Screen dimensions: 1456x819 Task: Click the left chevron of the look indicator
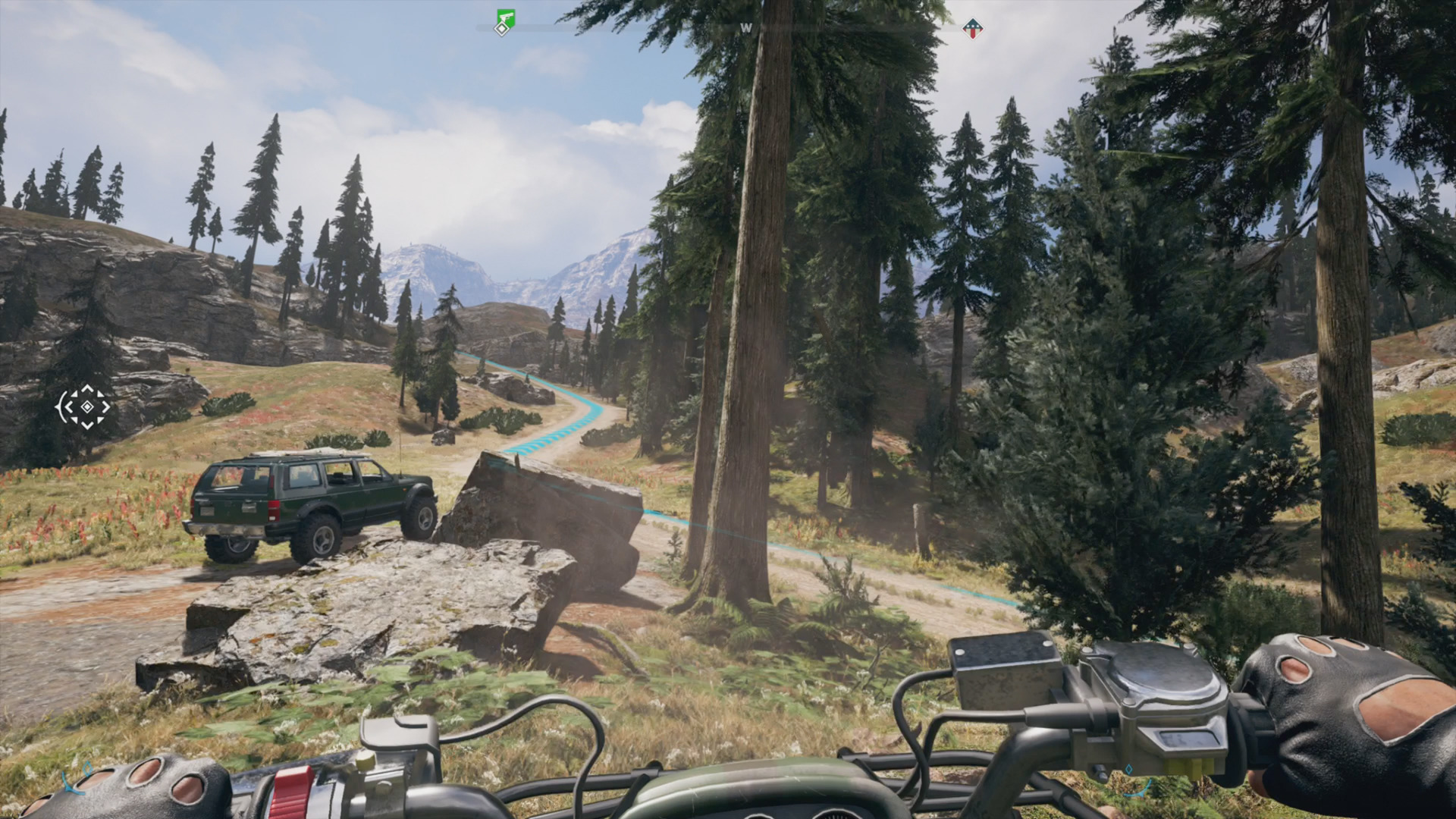(x=68, y=406)
